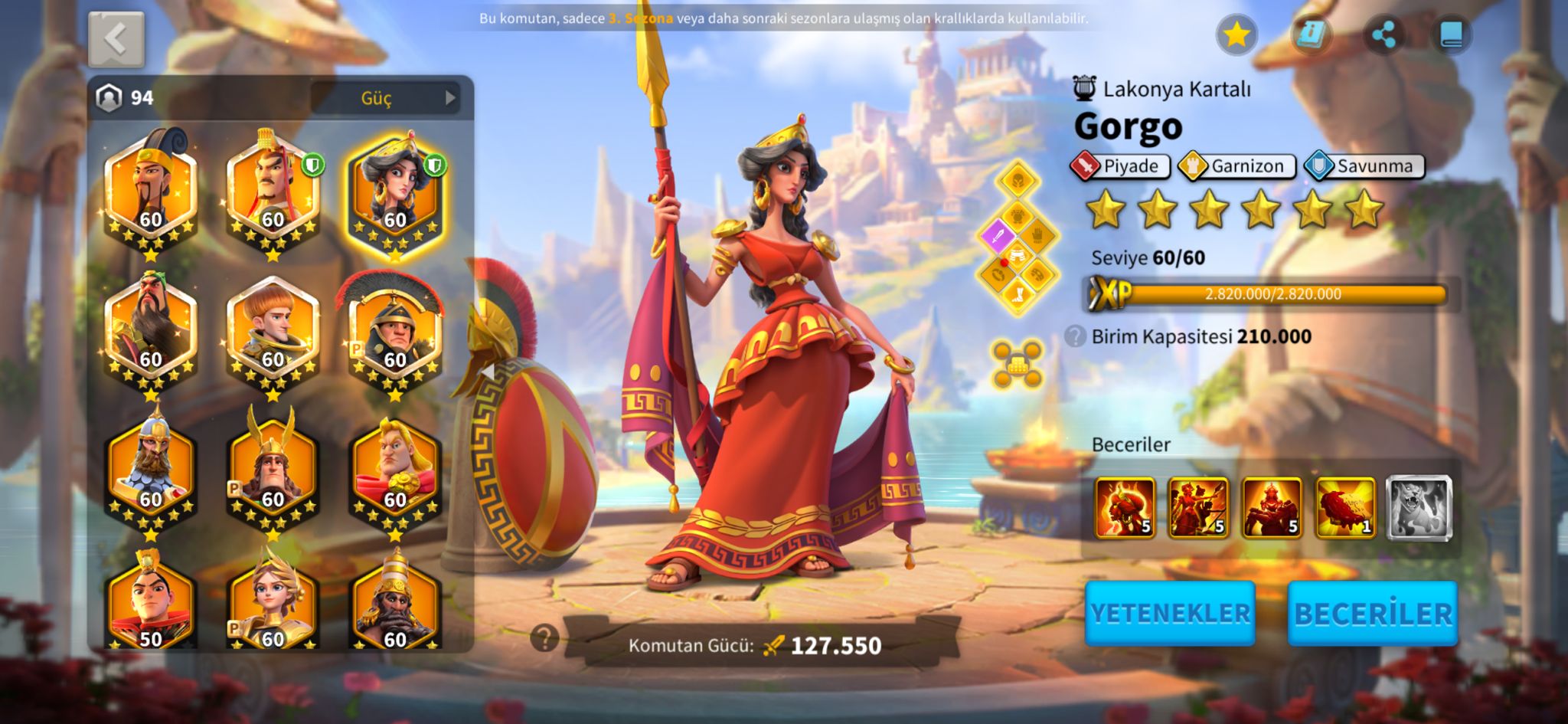The height and width of the screenshot is (724, 1568).
Task: Show help for Komutan Gücü
Action: pyautogui.click(x=544, y=637)
